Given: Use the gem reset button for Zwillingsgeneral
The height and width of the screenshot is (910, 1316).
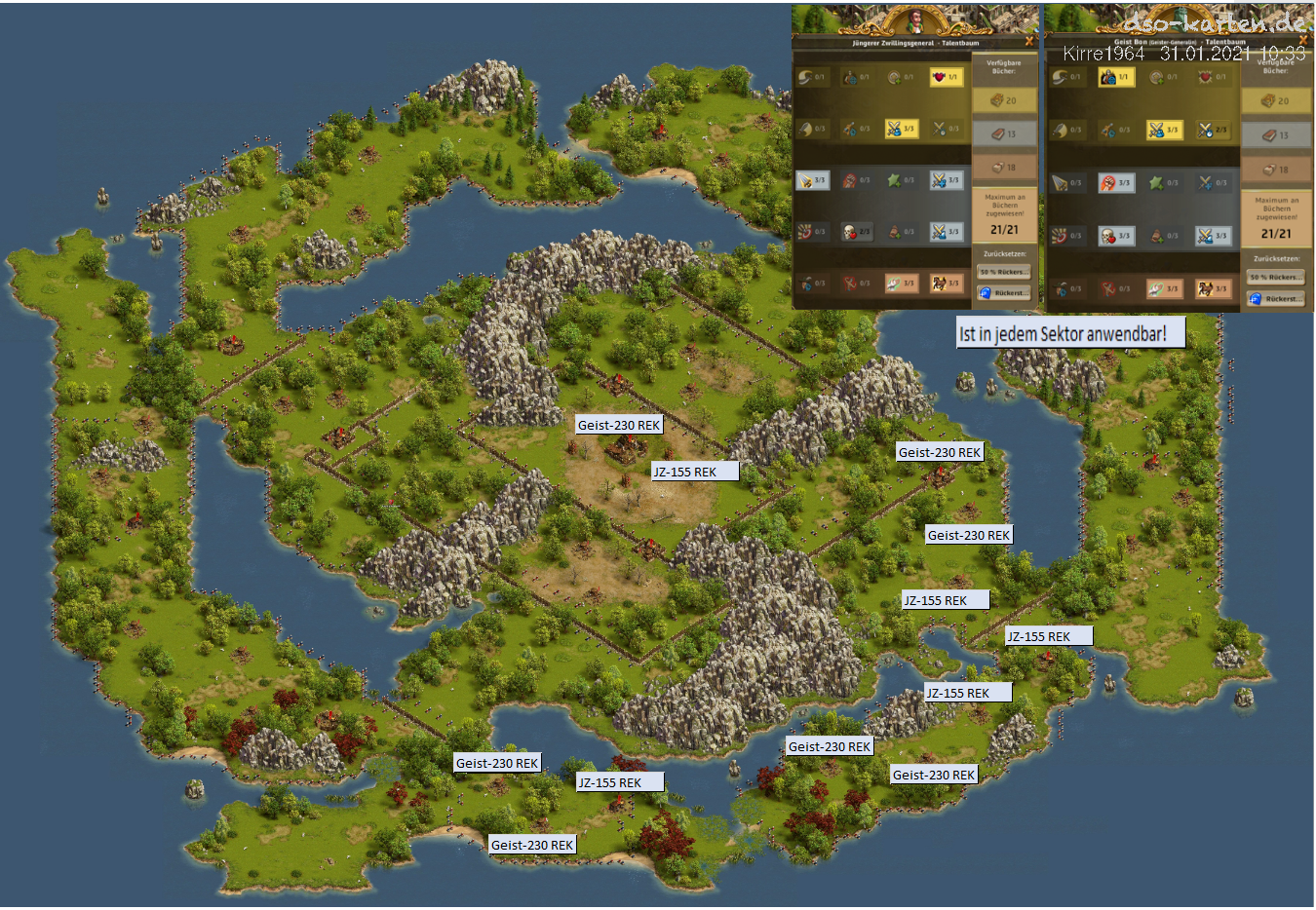Looking at the screenshot, I should [1003, 292].
